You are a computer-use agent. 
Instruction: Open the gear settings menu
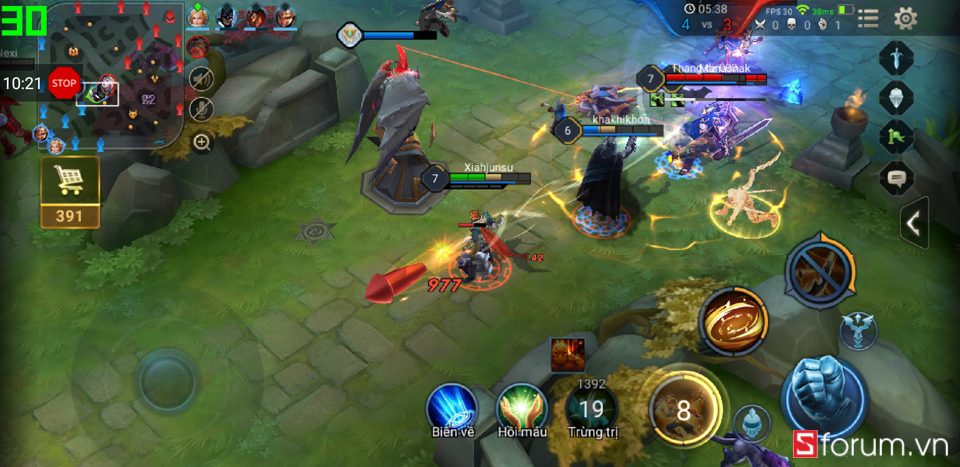coord(905,17)
